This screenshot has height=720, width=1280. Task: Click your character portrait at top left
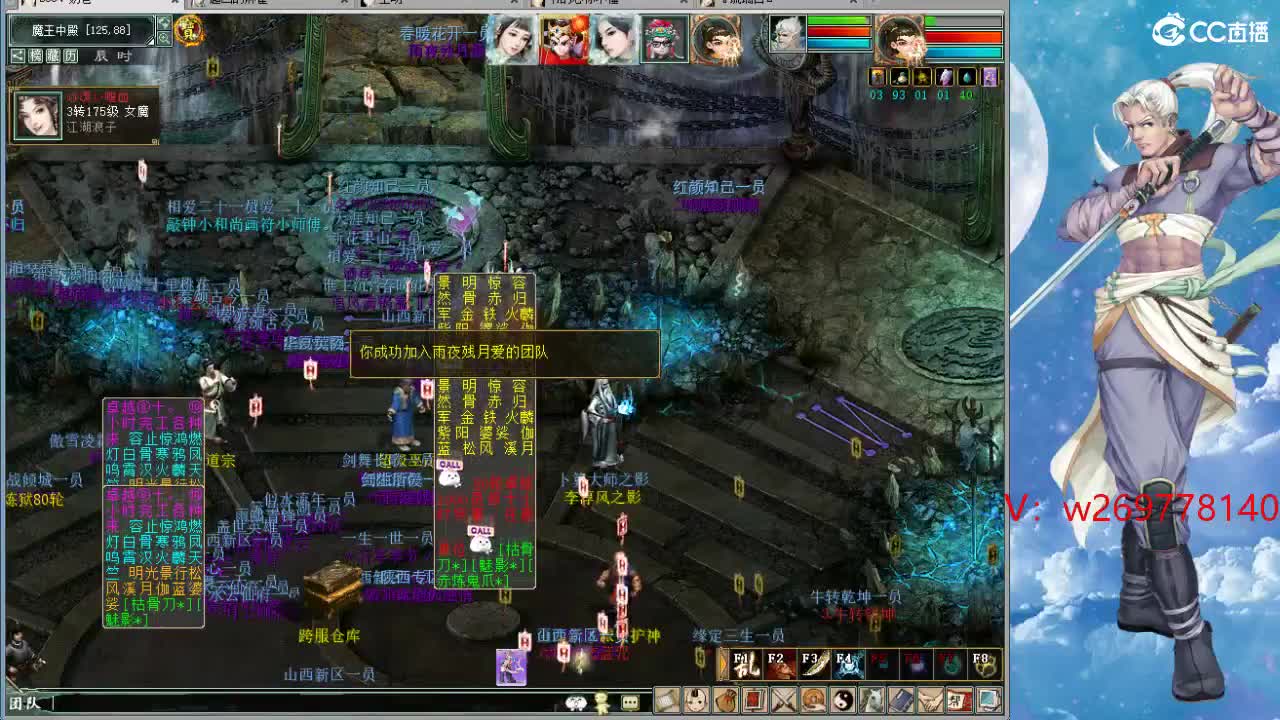[x=40, y=115]
